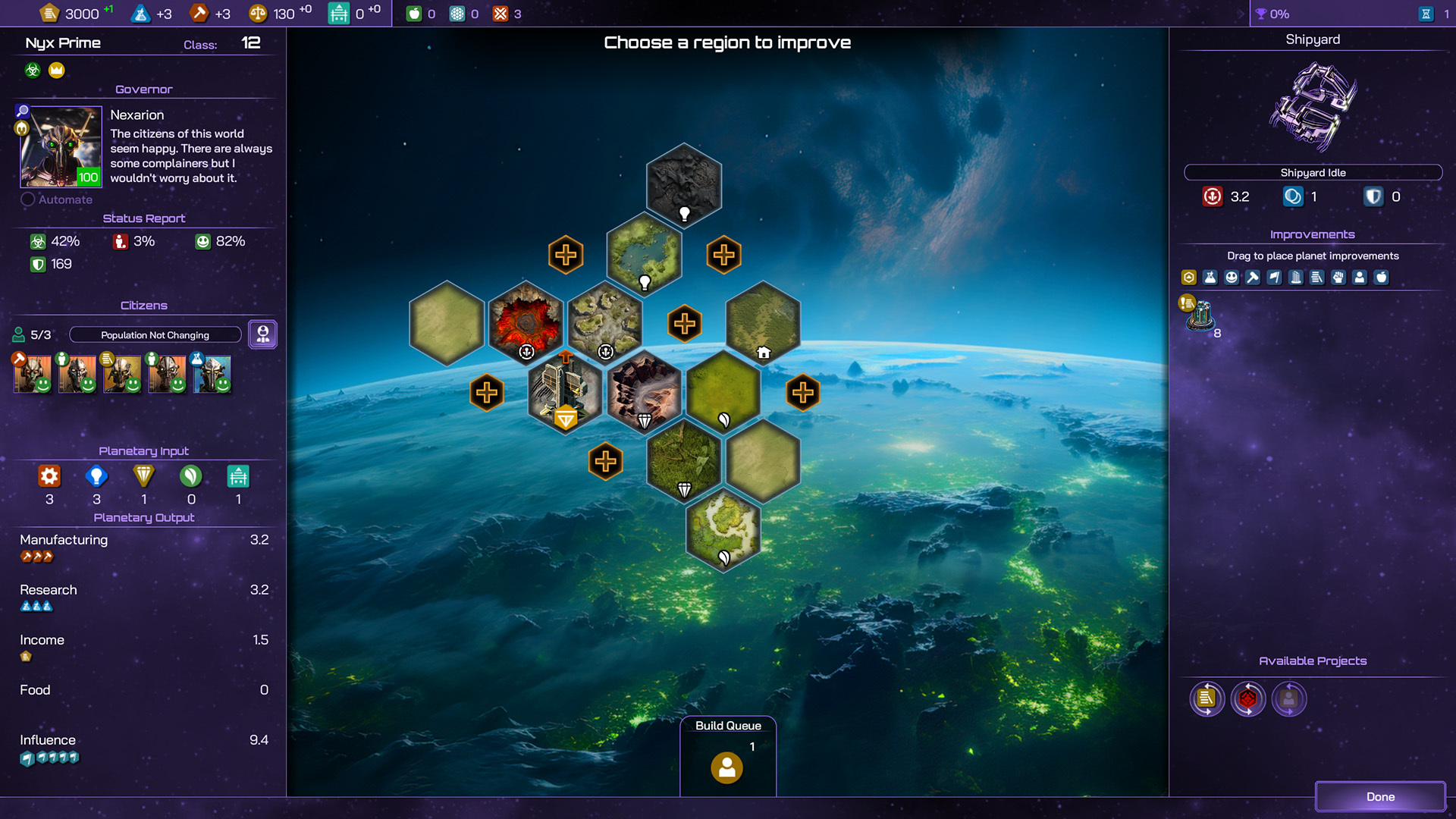Open the Population Not Changing details
The image size is (1456, 819).
(x=155, y=334)
